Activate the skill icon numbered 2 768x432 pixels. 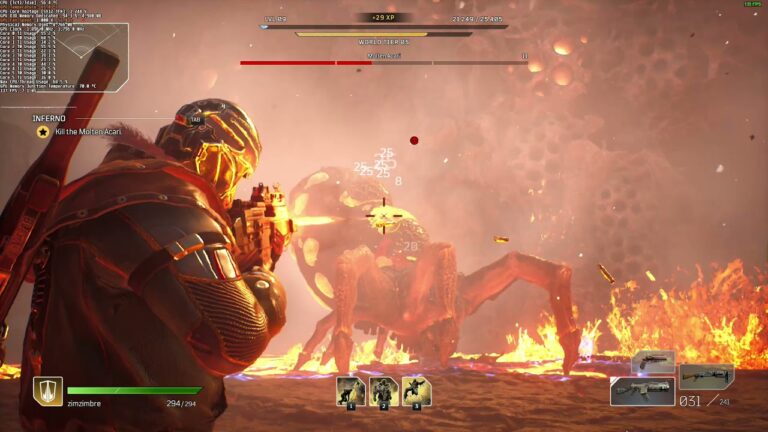[x=383, y=390]
